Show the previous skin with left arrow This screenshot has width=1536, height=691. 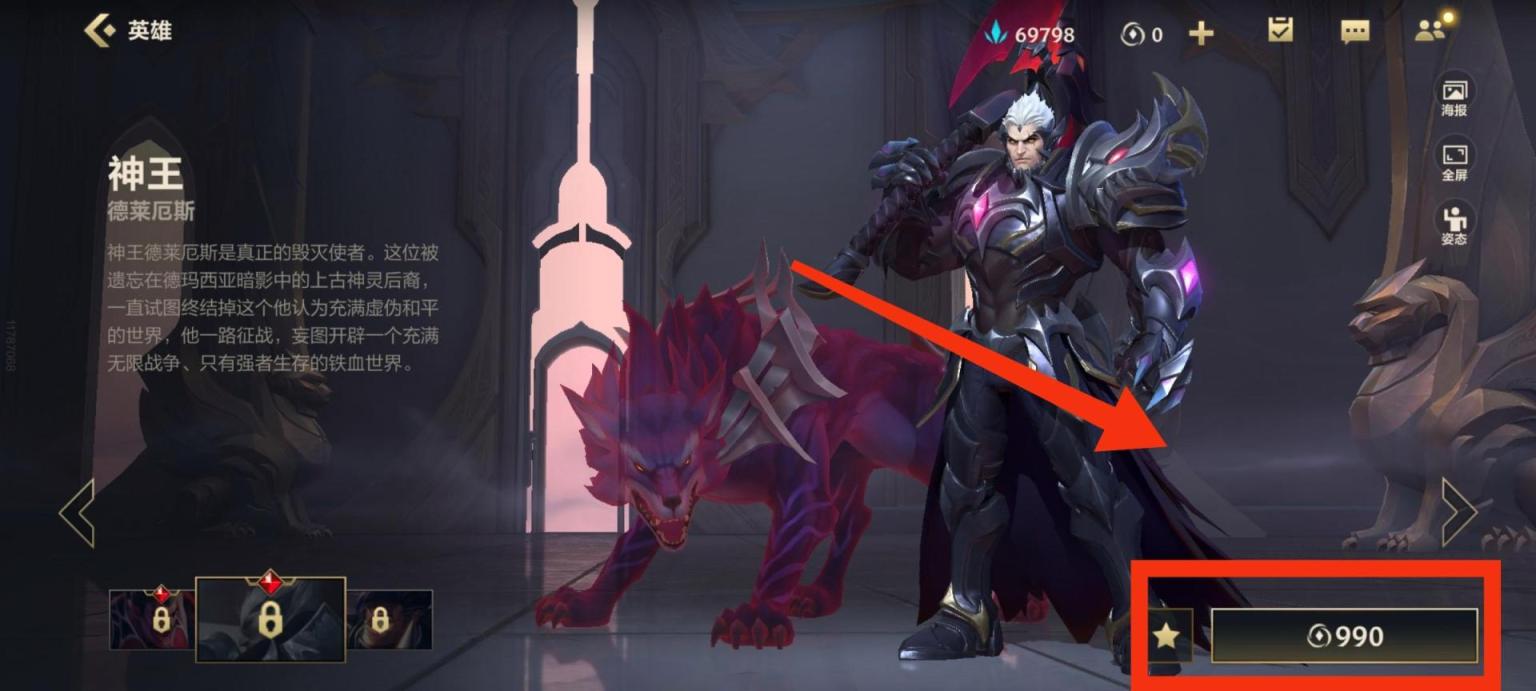click(77, 512)
